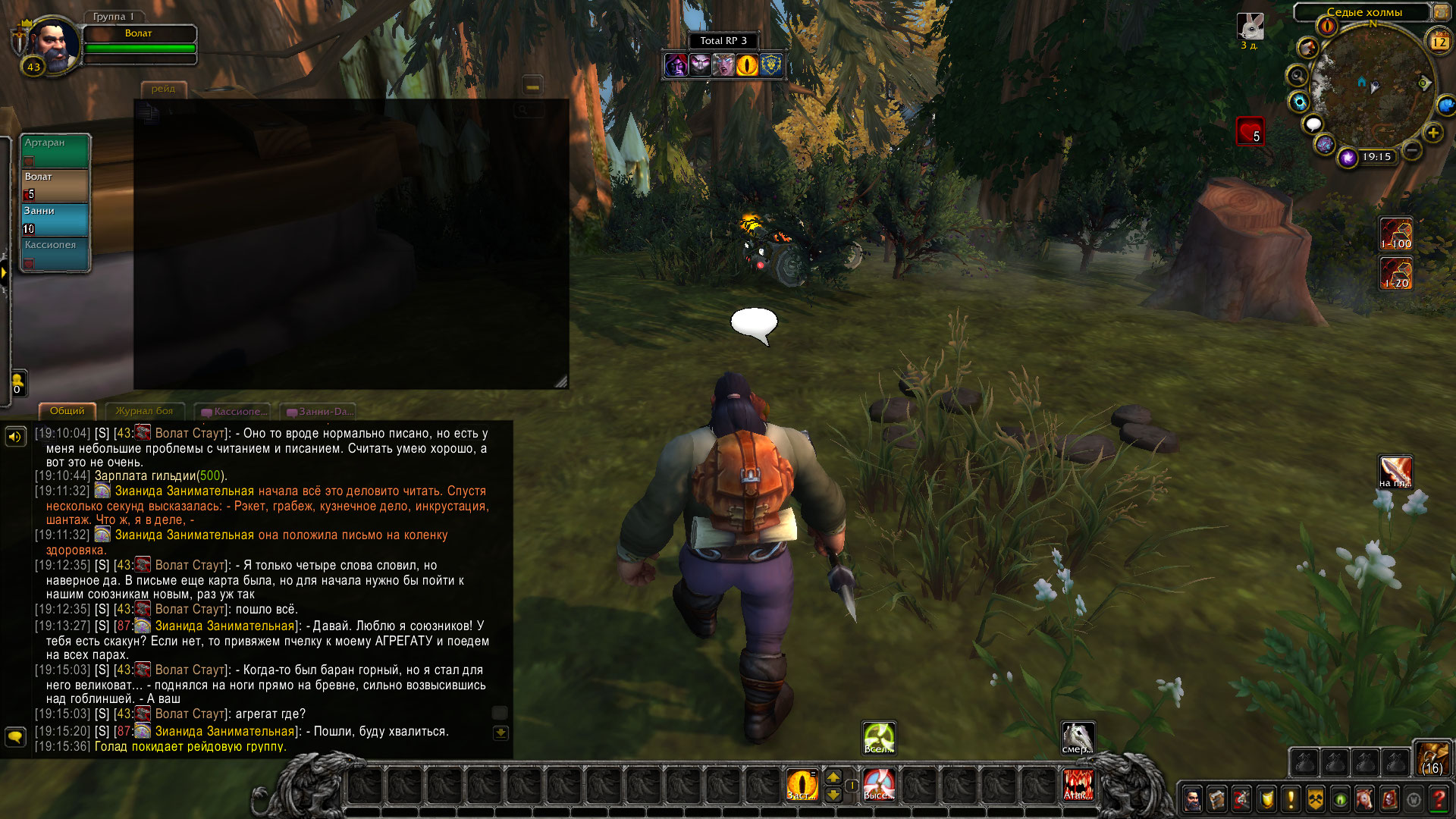Click the Волат player portrait

pyautogui.click(x=53, y=45)
